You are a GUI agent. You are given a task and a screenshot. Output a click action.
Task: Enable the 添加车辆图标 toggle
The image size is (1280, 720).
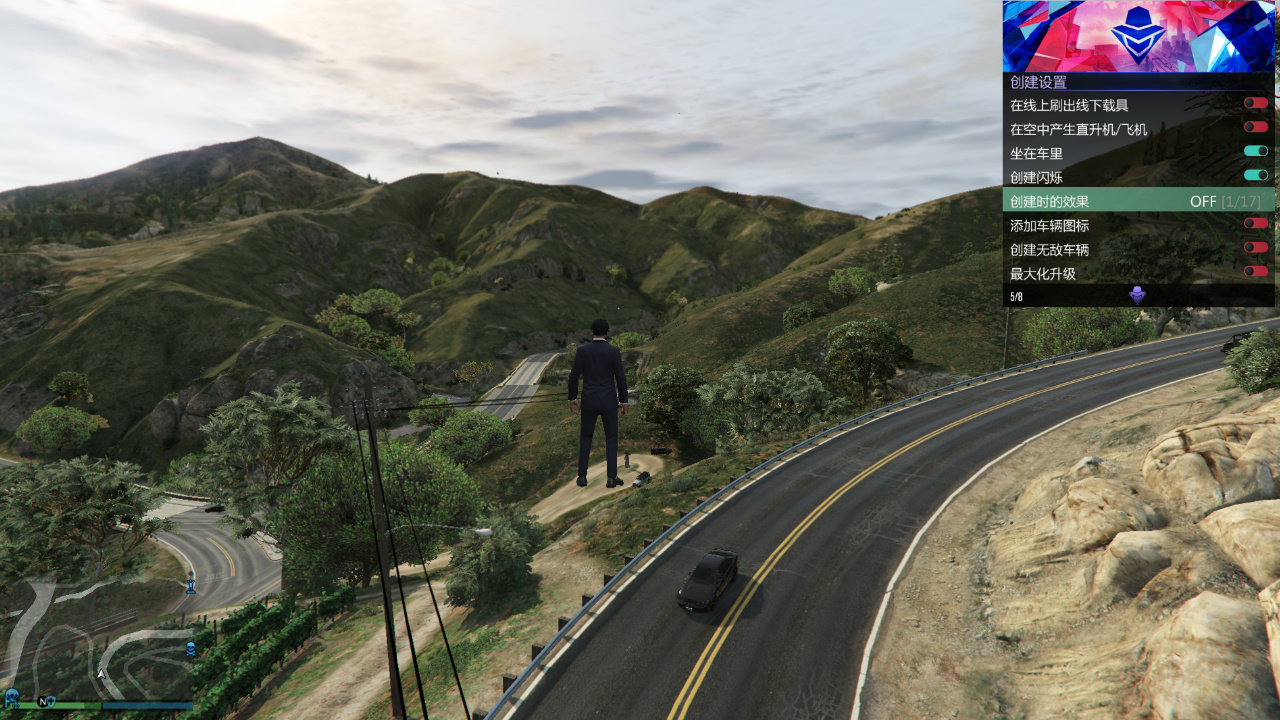(1255, 223)
